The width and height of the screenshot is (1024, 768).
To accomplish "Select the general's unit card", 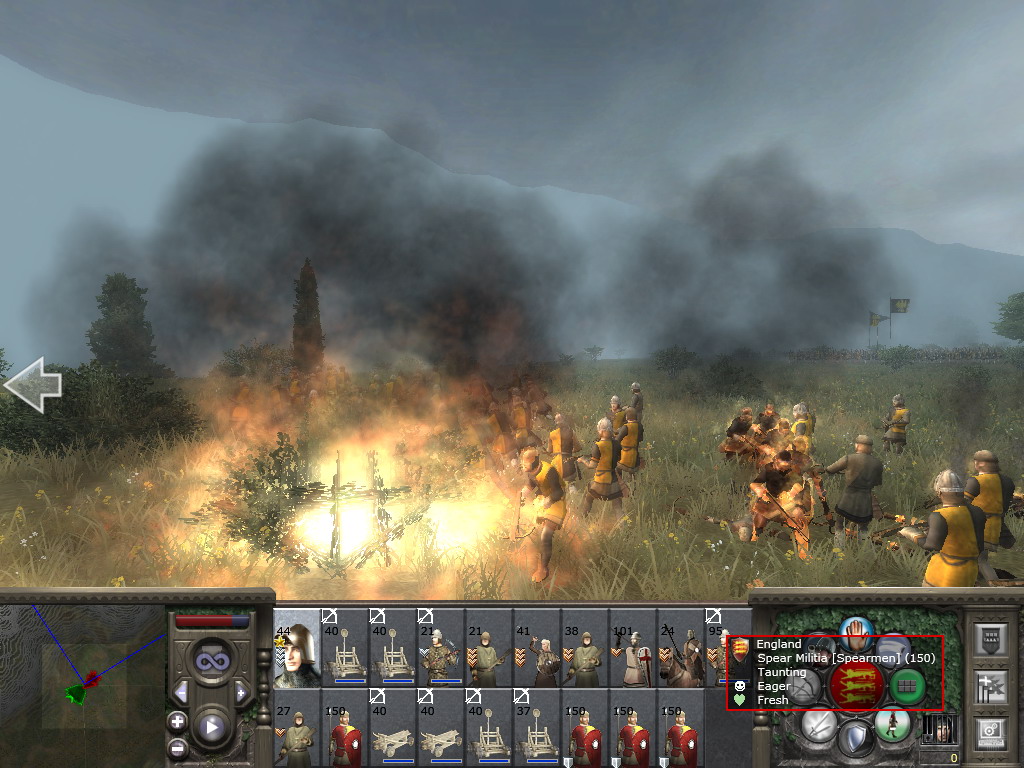I will coord(297,648).
